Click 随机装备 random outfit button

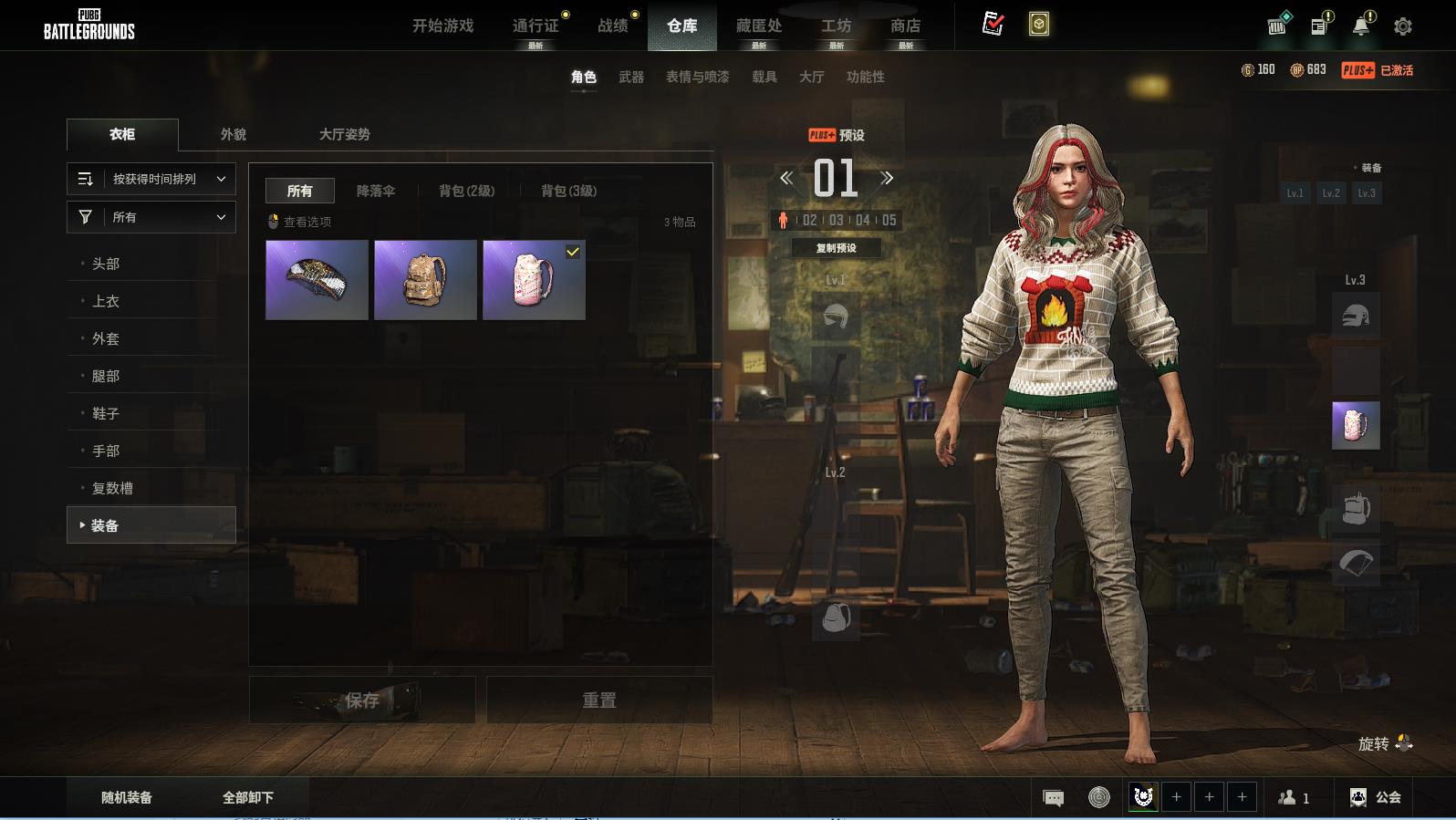[127, 797]
